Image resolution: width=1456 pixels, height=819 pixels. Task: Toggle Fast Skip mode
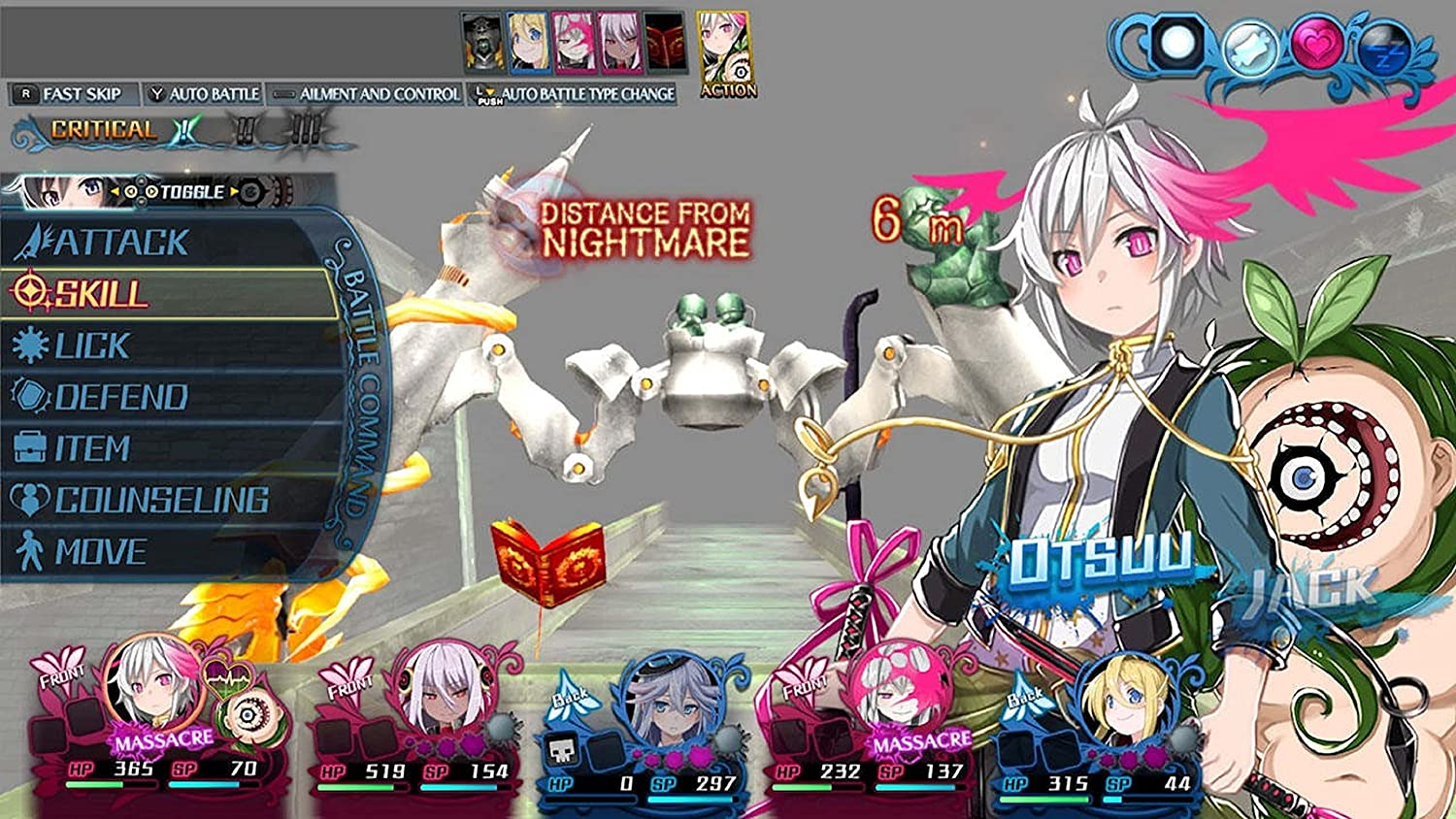coord(73,95)
